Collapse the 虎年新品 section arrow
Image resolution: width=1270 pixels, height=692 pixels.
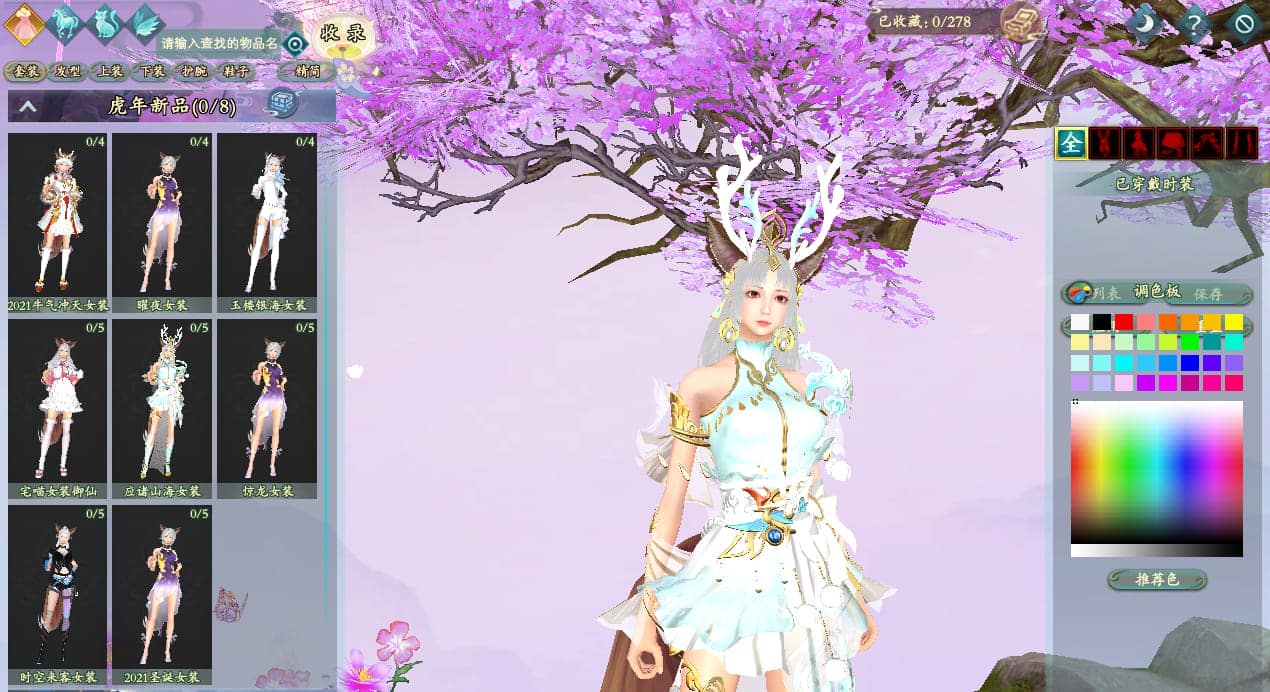pos(28,105)
